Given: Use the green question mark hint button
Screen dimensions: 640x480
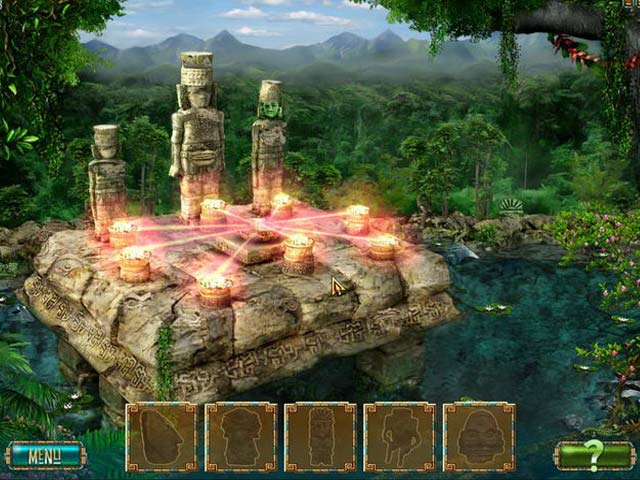Looking at the screenshot, I should (594, 456).
